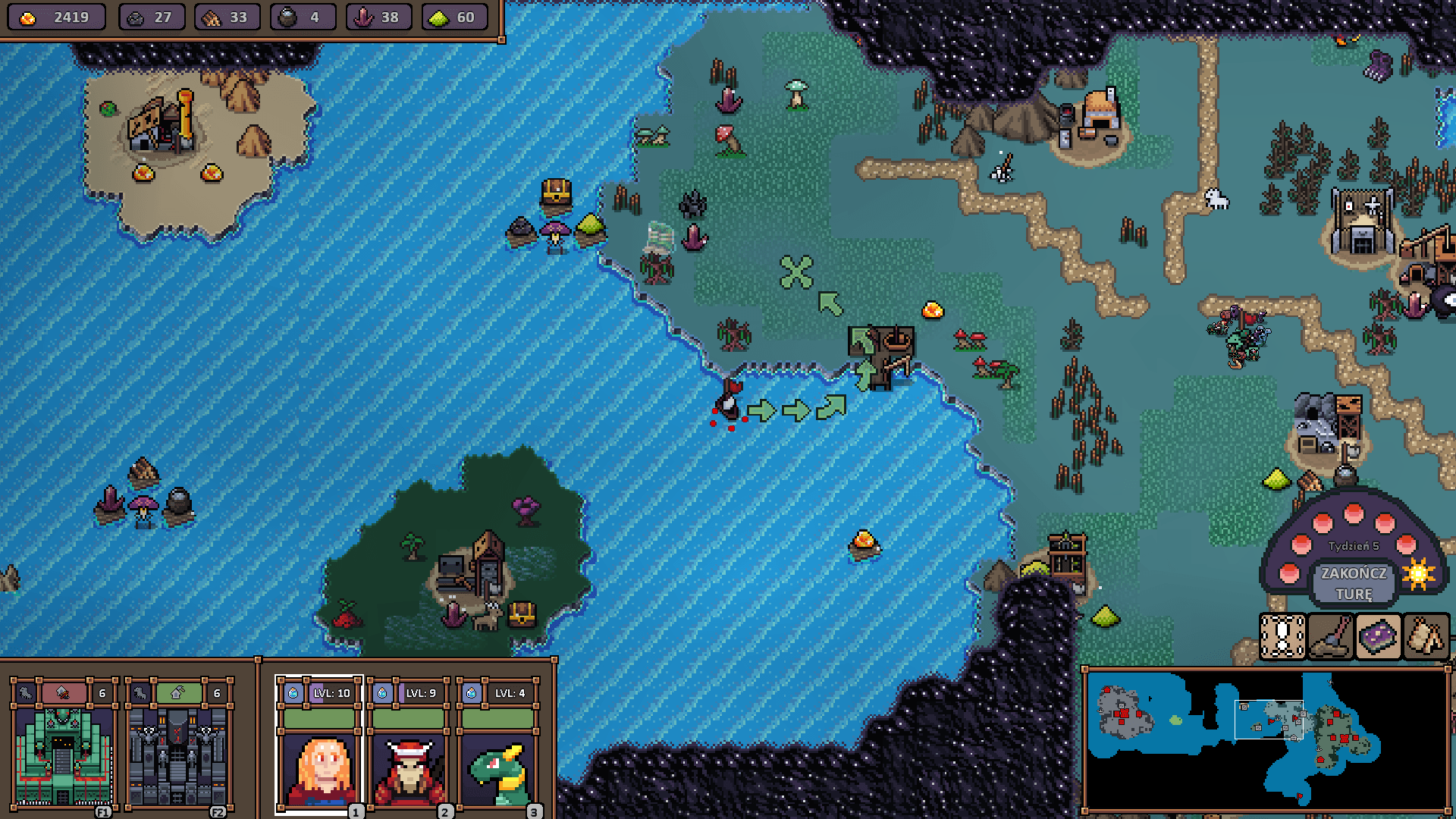Click the sun day indicator icon
Image resolution: width=1456 pixels, height=819 pixels.
tap(1418, 574)
